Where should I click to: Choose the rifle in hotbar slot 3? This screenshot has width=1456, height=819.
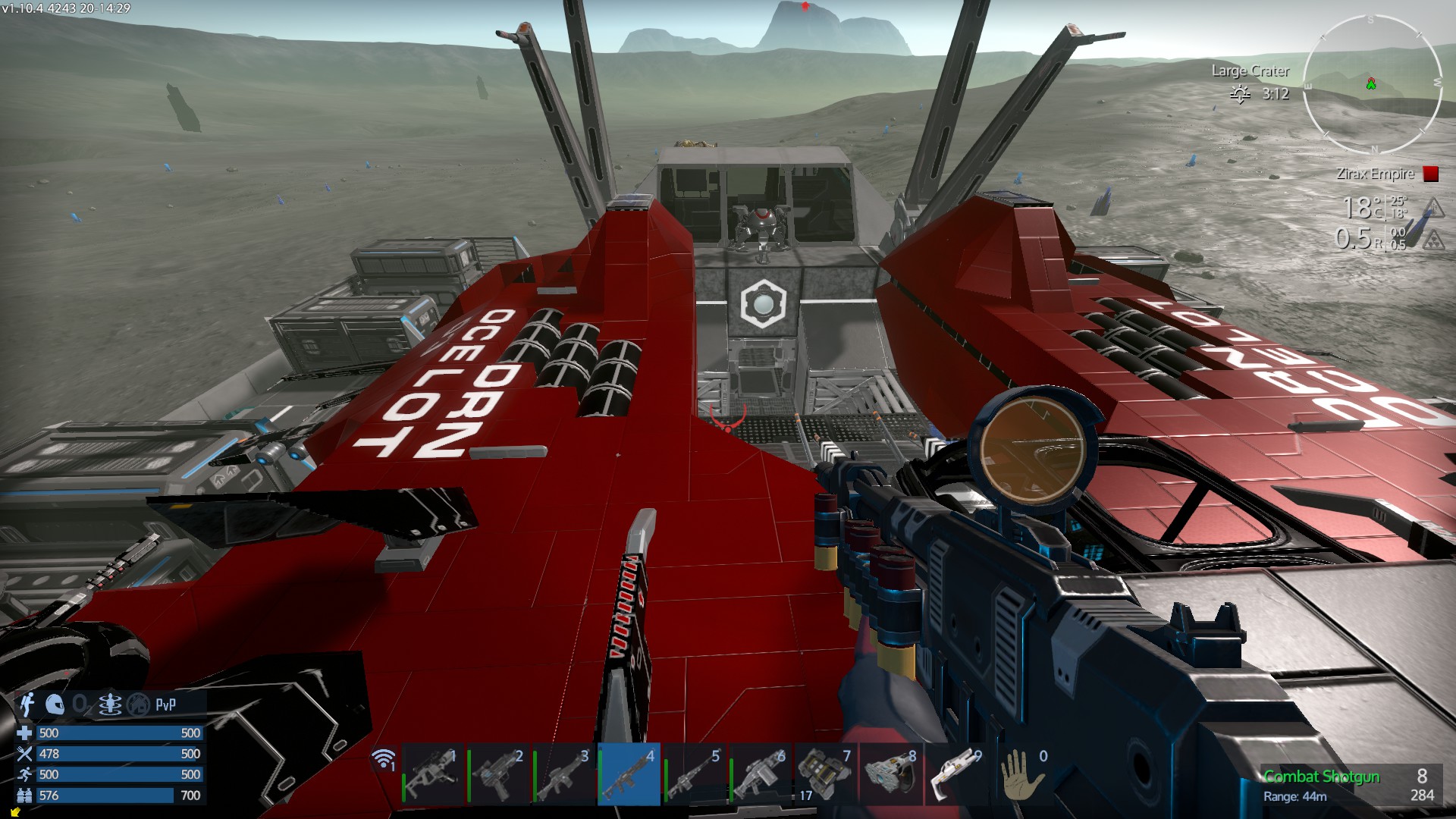(x=563, y=774)
